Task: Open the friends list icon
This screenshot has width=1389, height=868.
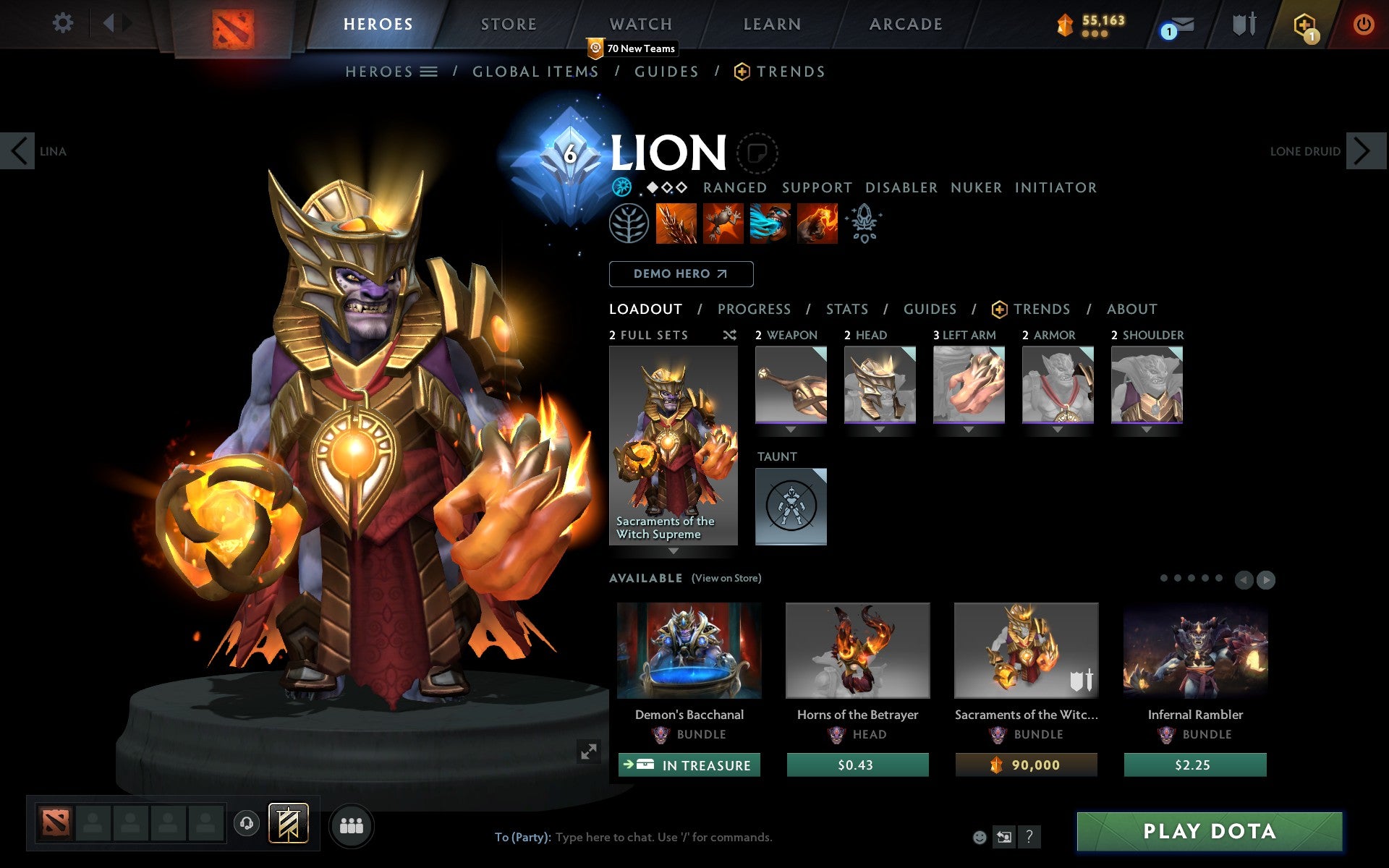Action: [x=352, y=825]
